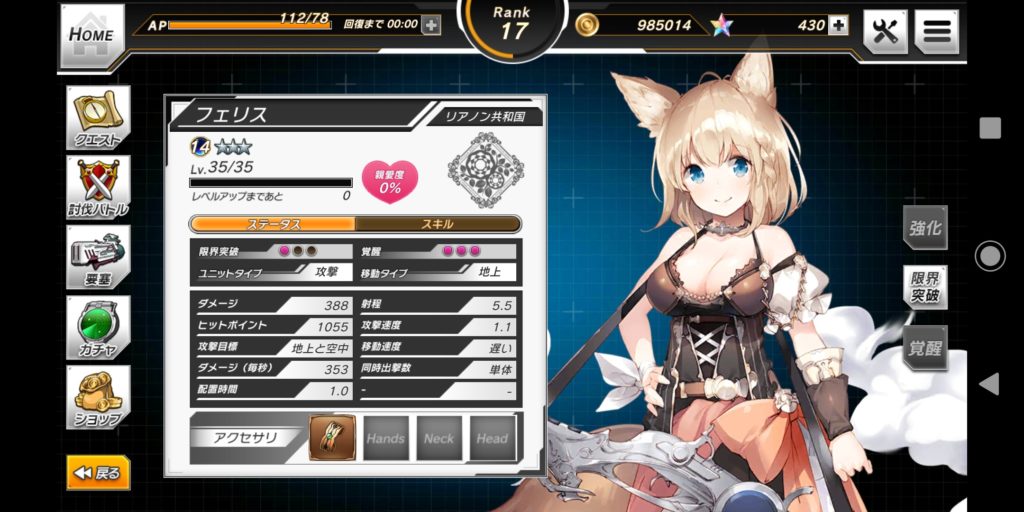Select the equipped accessory slot
Screen dimensions: 1024x512
[x=332, y=438]
